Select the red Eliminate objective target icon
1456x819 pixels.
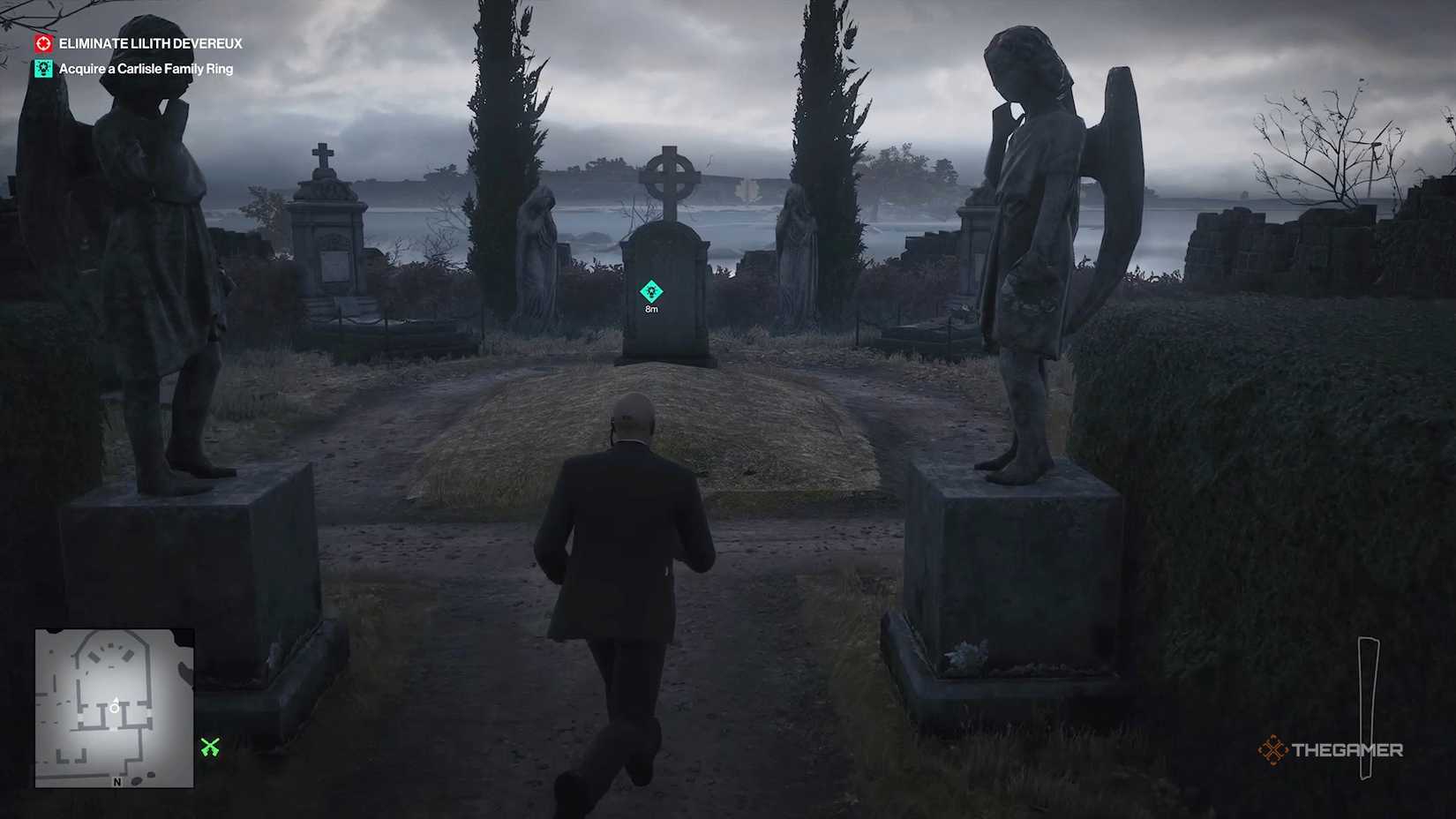pyautogui.click(x=43, y=42)
